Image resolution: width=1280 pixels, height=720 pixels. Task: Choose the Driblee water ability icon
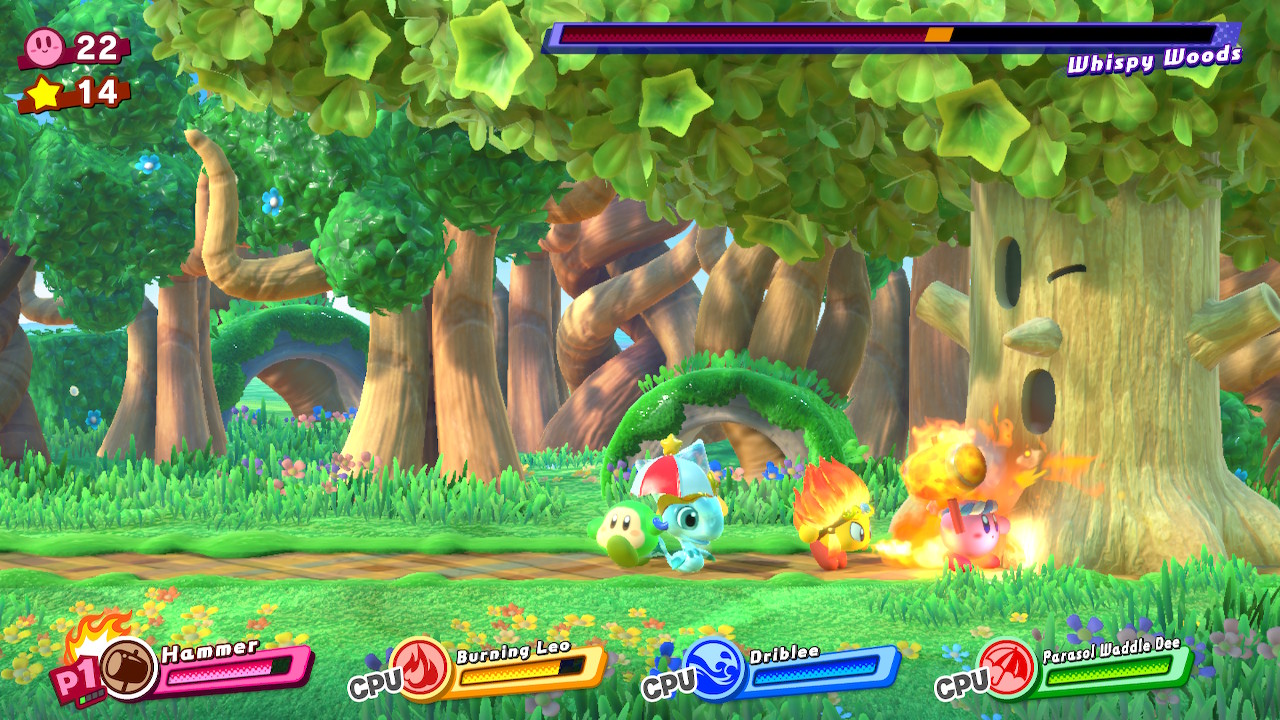tap(715, 668)
